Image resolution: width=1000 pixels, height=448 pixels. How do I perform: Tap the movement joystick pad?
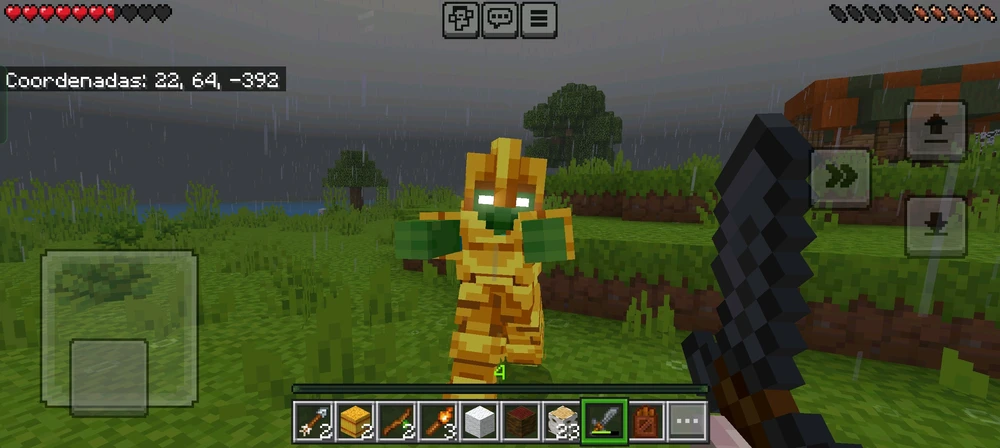tap(119, 331)
